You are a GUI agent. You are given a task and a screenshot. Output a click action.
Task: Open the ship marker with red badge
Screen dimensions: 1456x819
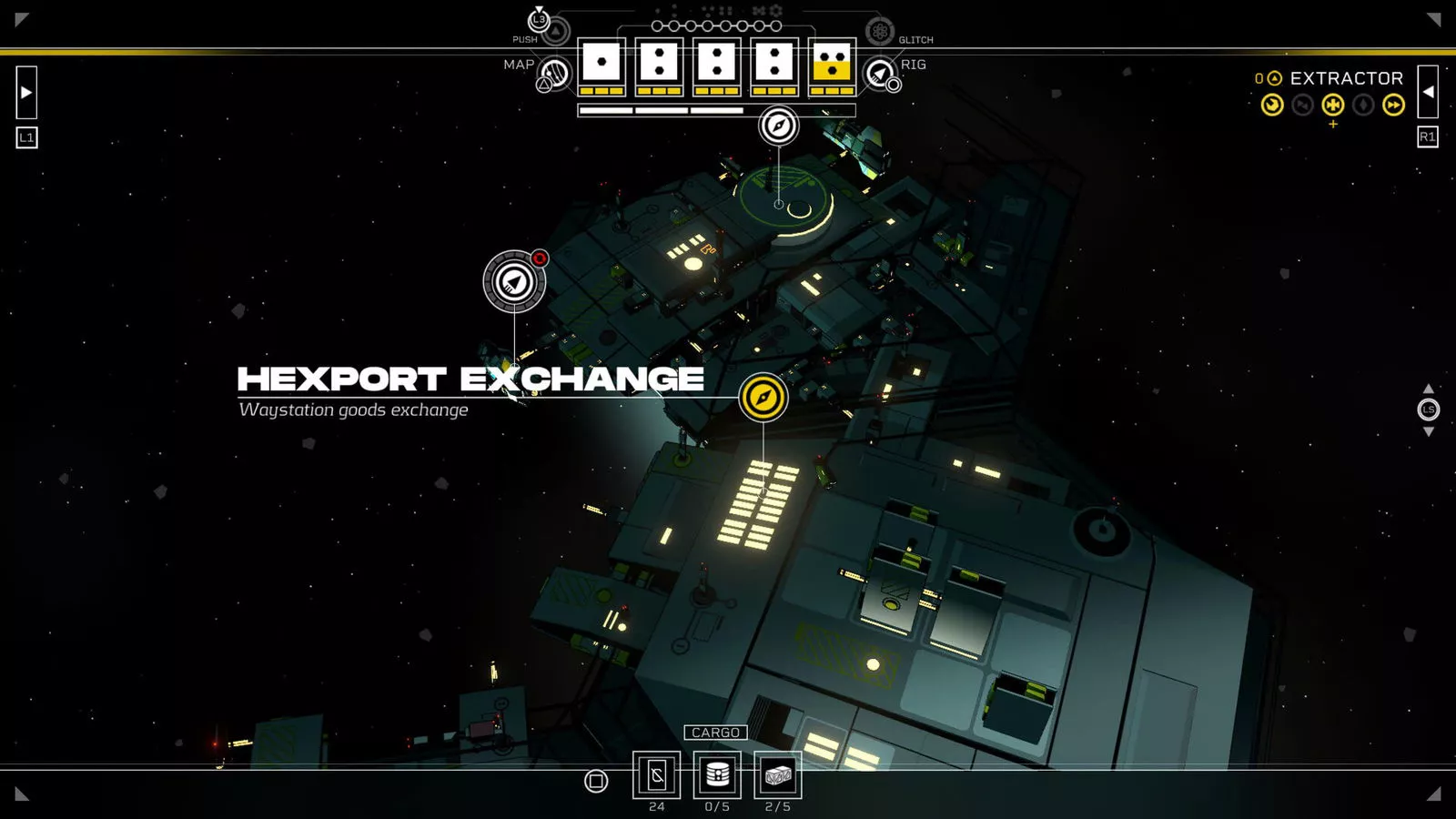(x=514, y=282)
